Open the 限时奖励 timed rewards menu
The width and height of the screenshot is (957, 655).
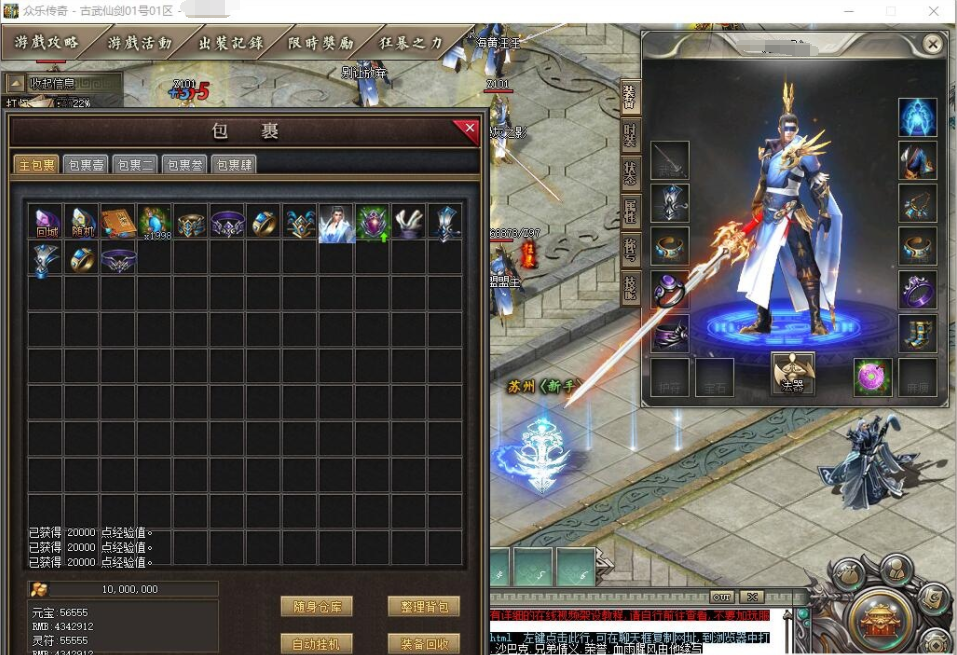pos(322,43)
